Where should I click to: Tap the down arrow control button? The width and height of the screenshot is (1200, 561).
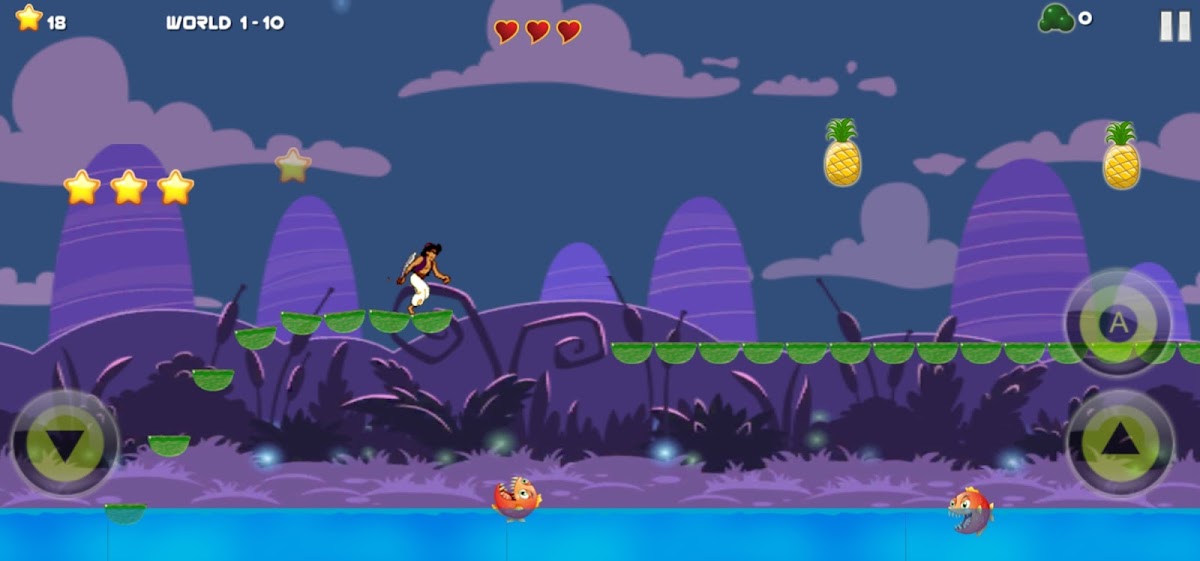(64, 443)
